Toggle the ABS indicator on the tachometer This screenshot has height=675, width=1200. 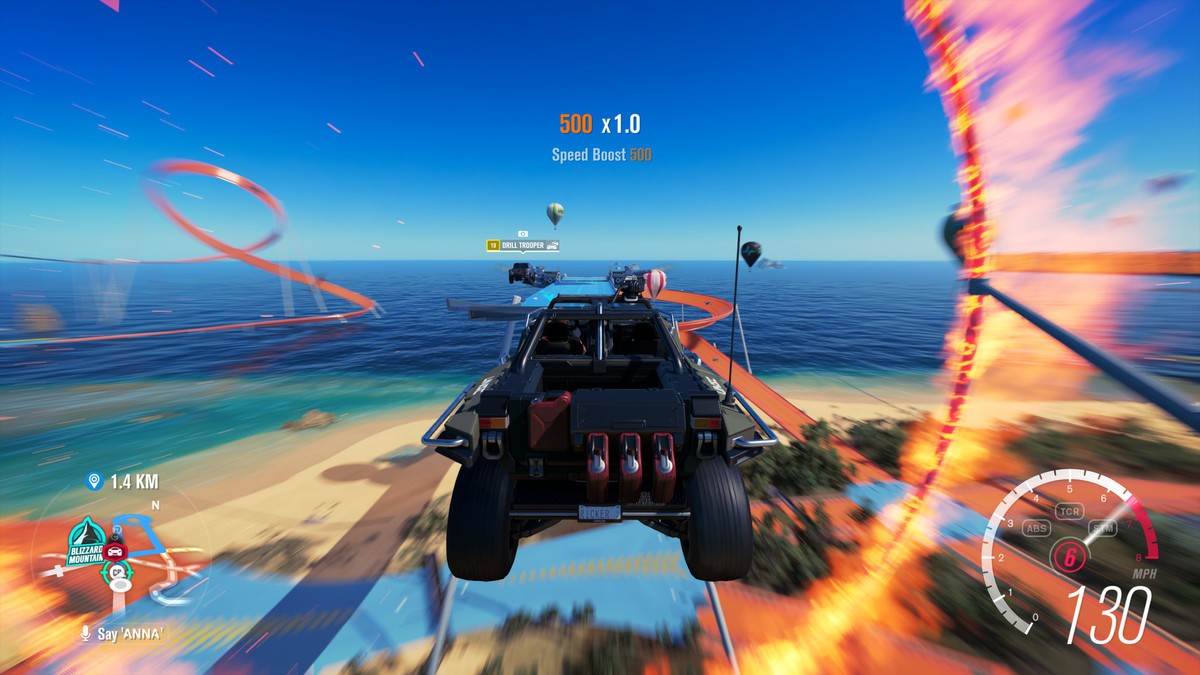[1037, 528]
